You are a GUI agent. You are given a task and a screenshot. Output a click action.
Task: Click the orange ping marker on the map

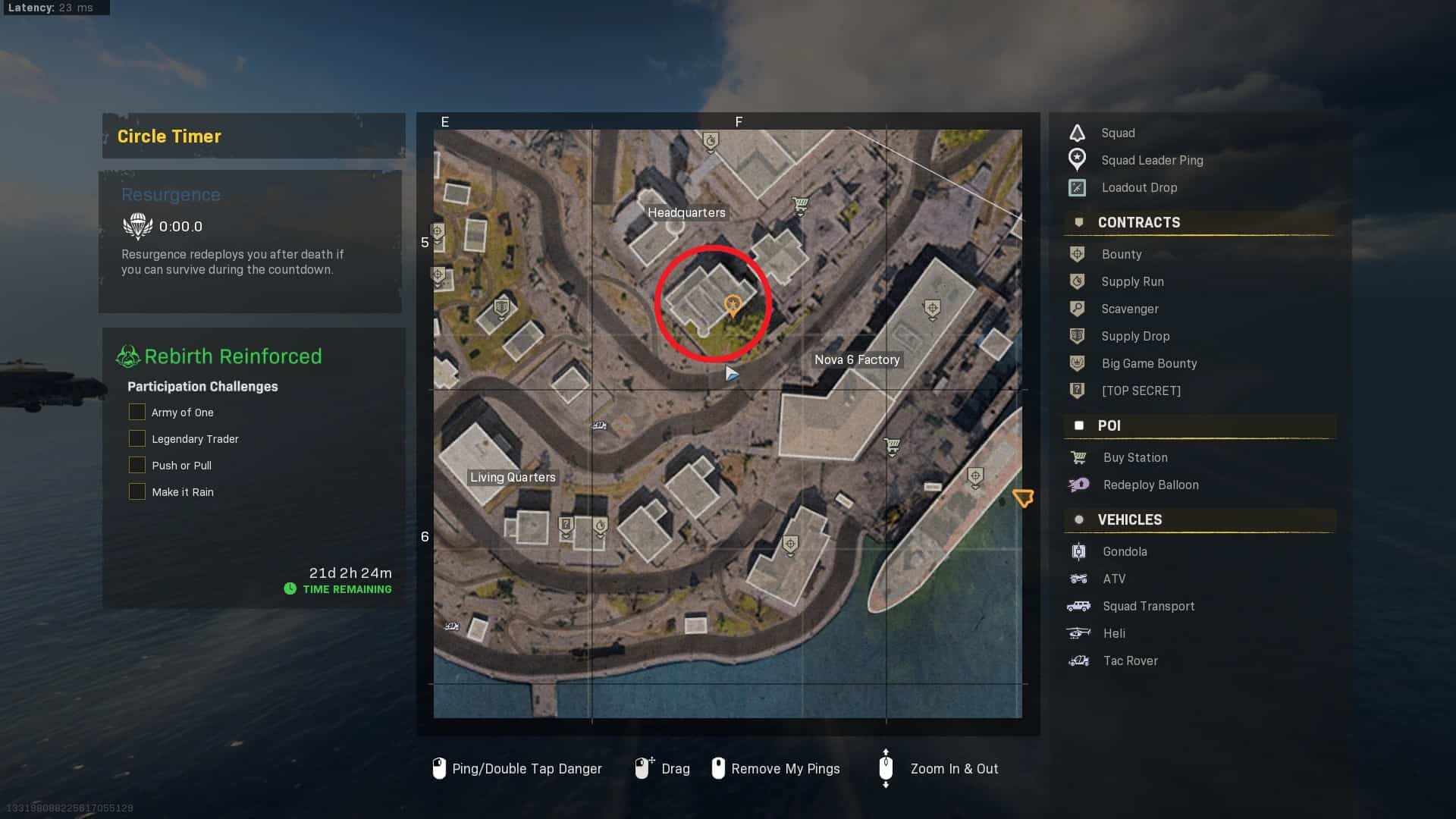point(733,305)
